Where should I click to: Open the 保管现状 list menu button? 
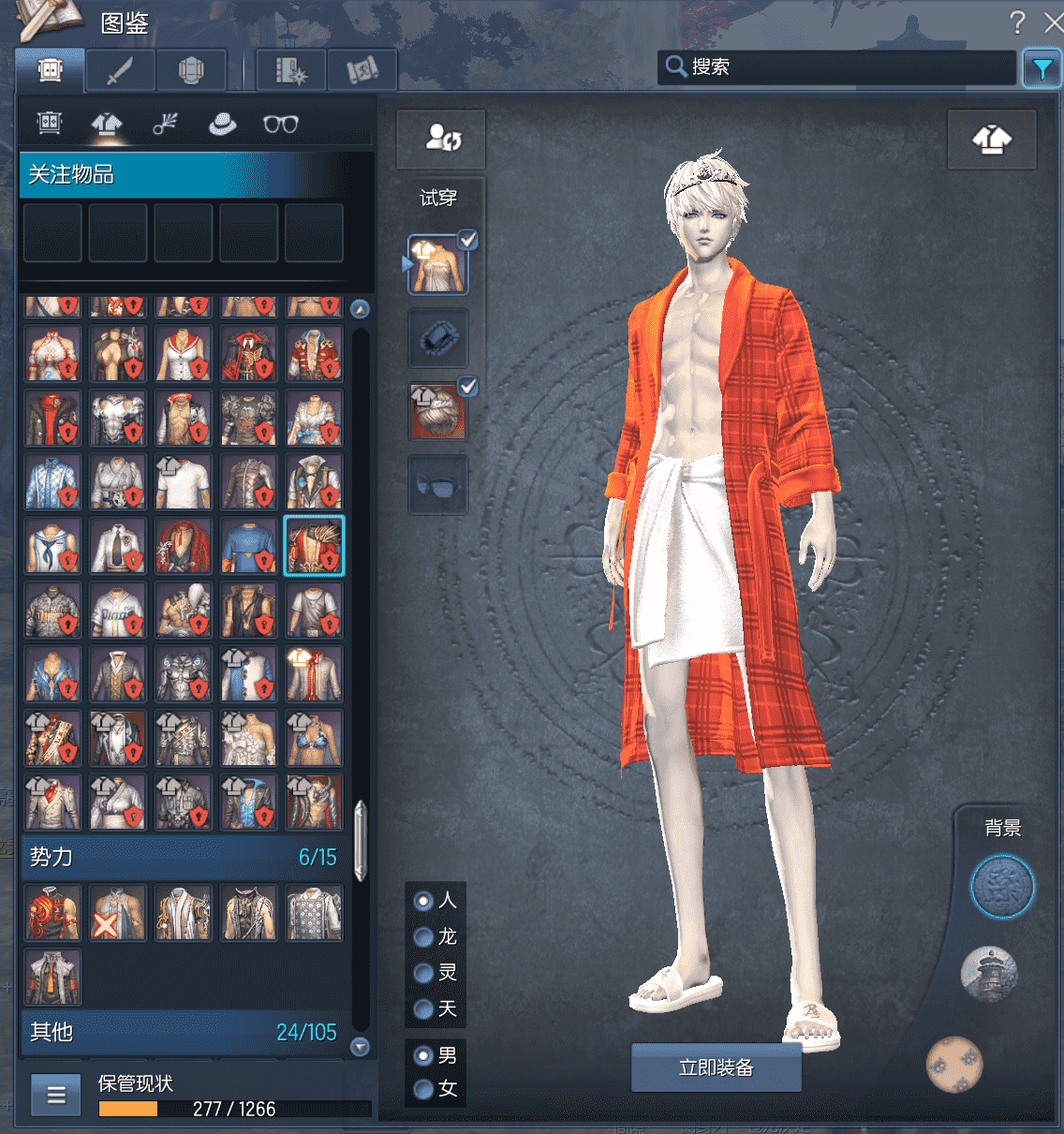(x=56, y=1095)
